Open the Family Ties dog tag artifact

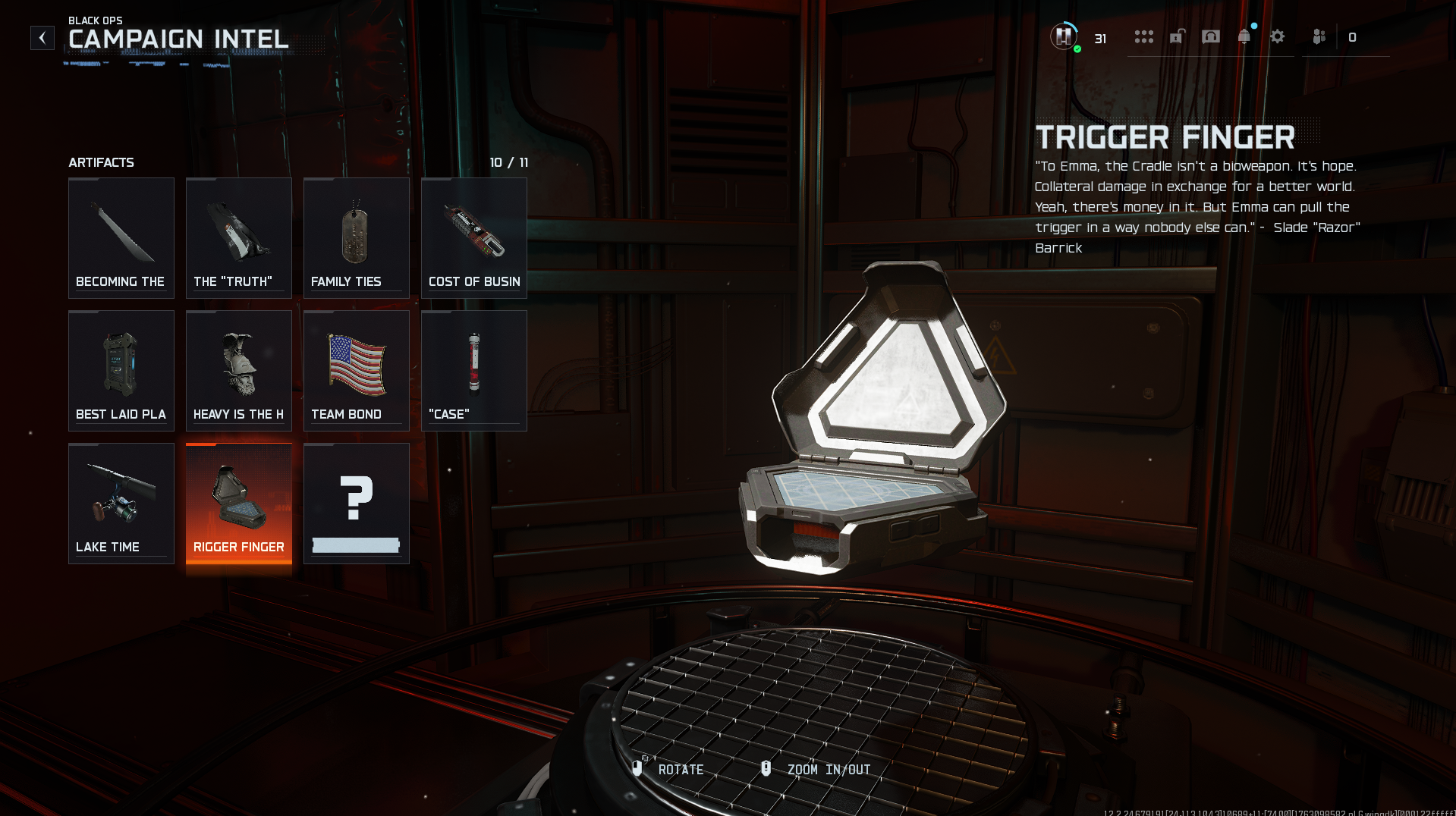357,238
